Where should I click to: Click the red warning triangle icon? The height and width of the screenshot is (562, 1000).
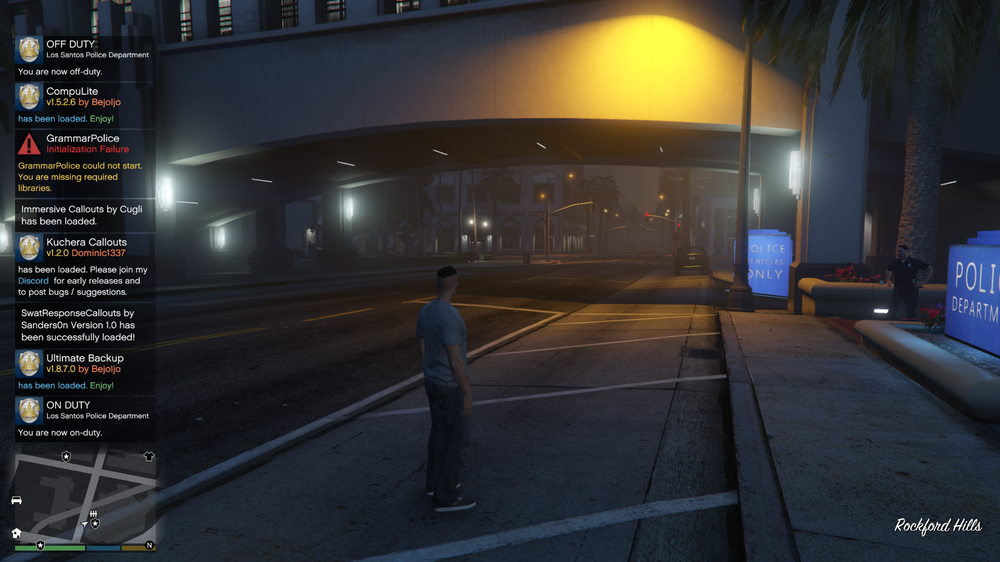coord(29,143)
